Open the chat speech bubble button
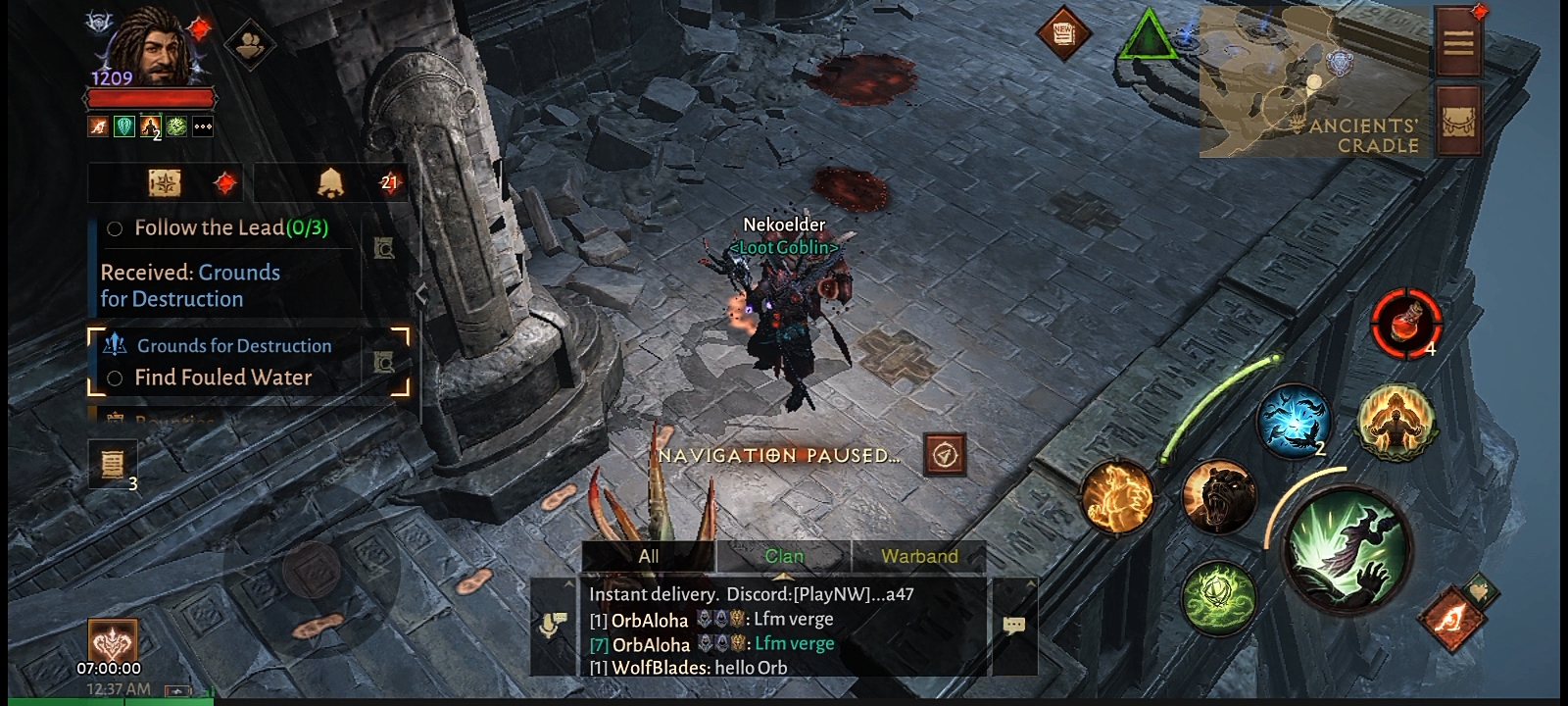The width and height of the screenshot is (1568, 706). click(1014, 625)
